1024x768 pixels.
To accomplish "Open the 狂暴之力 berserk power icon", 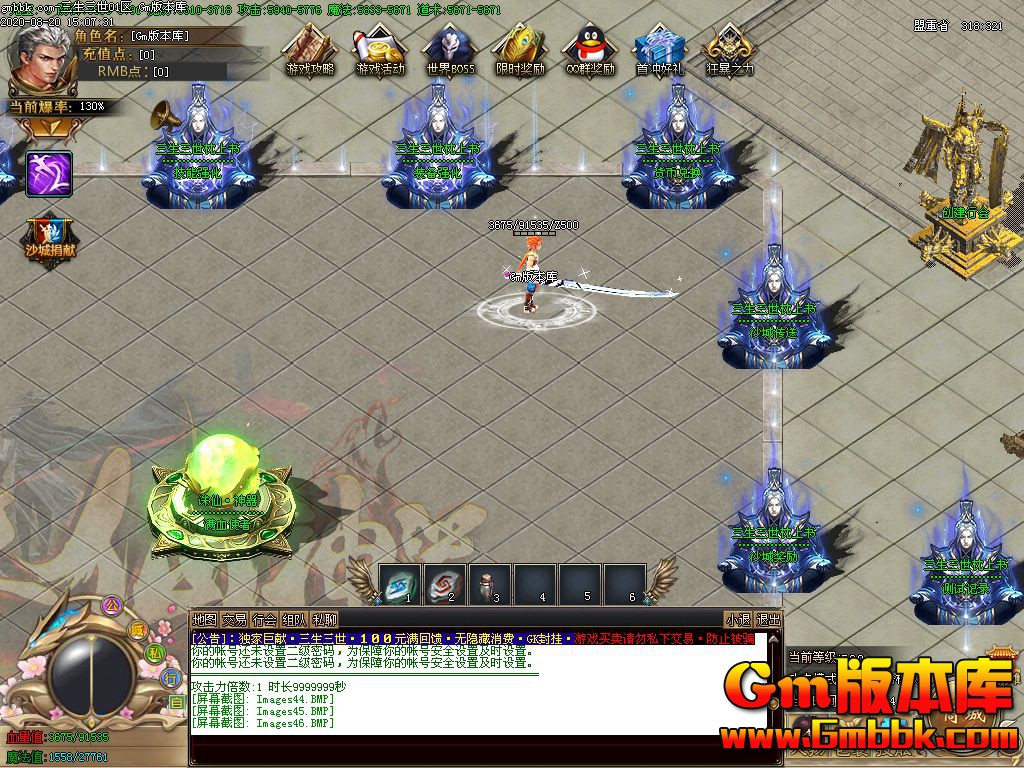I will click(729, 50).
